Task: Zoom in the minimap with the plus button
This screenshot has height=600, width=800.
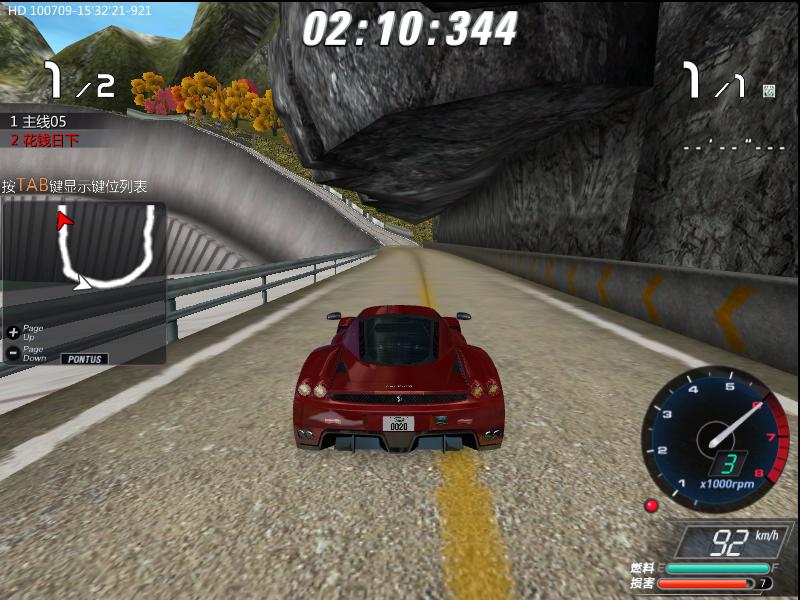Action: click(13, 331)
